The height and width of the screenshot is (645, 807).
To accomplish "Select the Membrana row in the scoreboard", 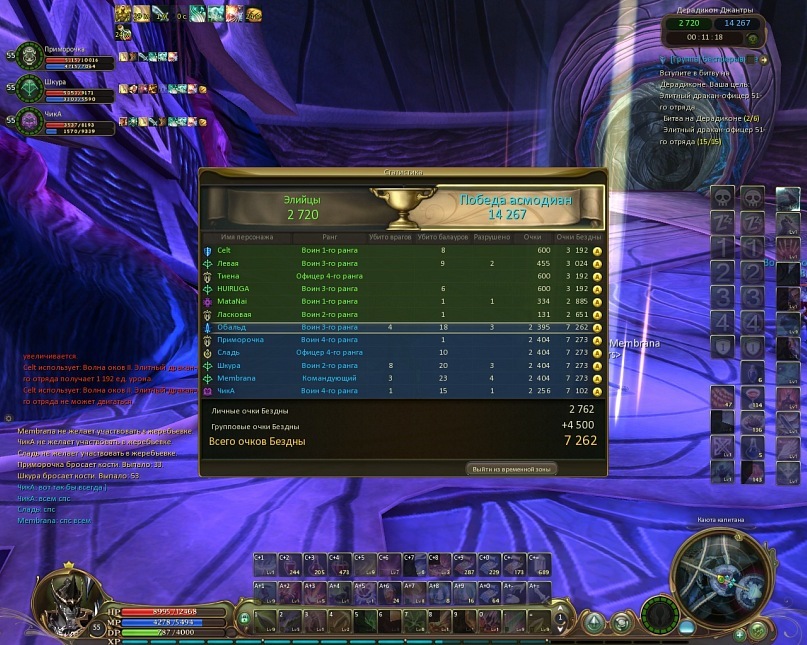I will [x=400, y=378].
